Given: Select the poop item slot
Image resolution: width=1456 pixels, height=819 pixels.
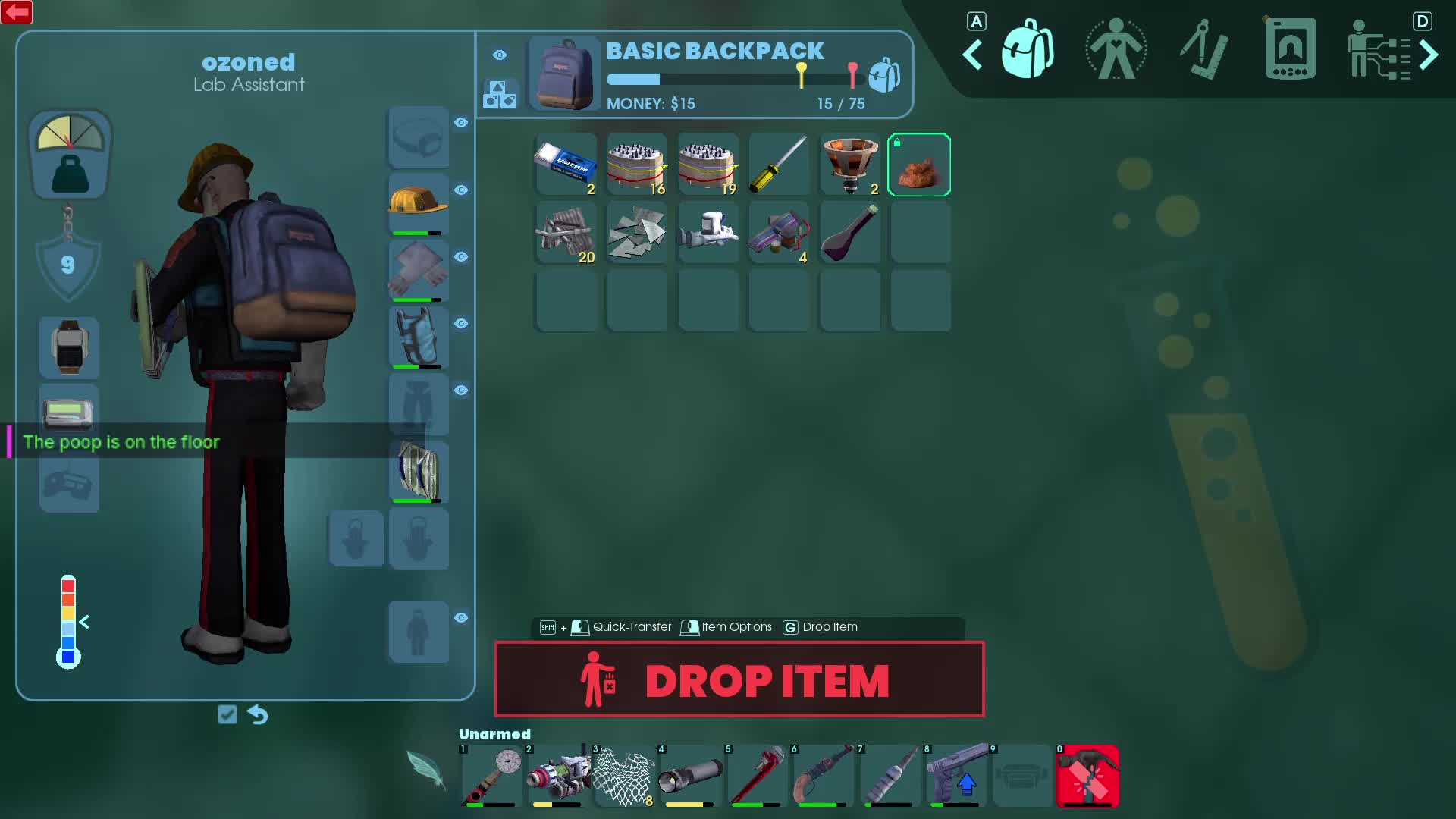Looking at the screenshot, I should tap(919, 165).
